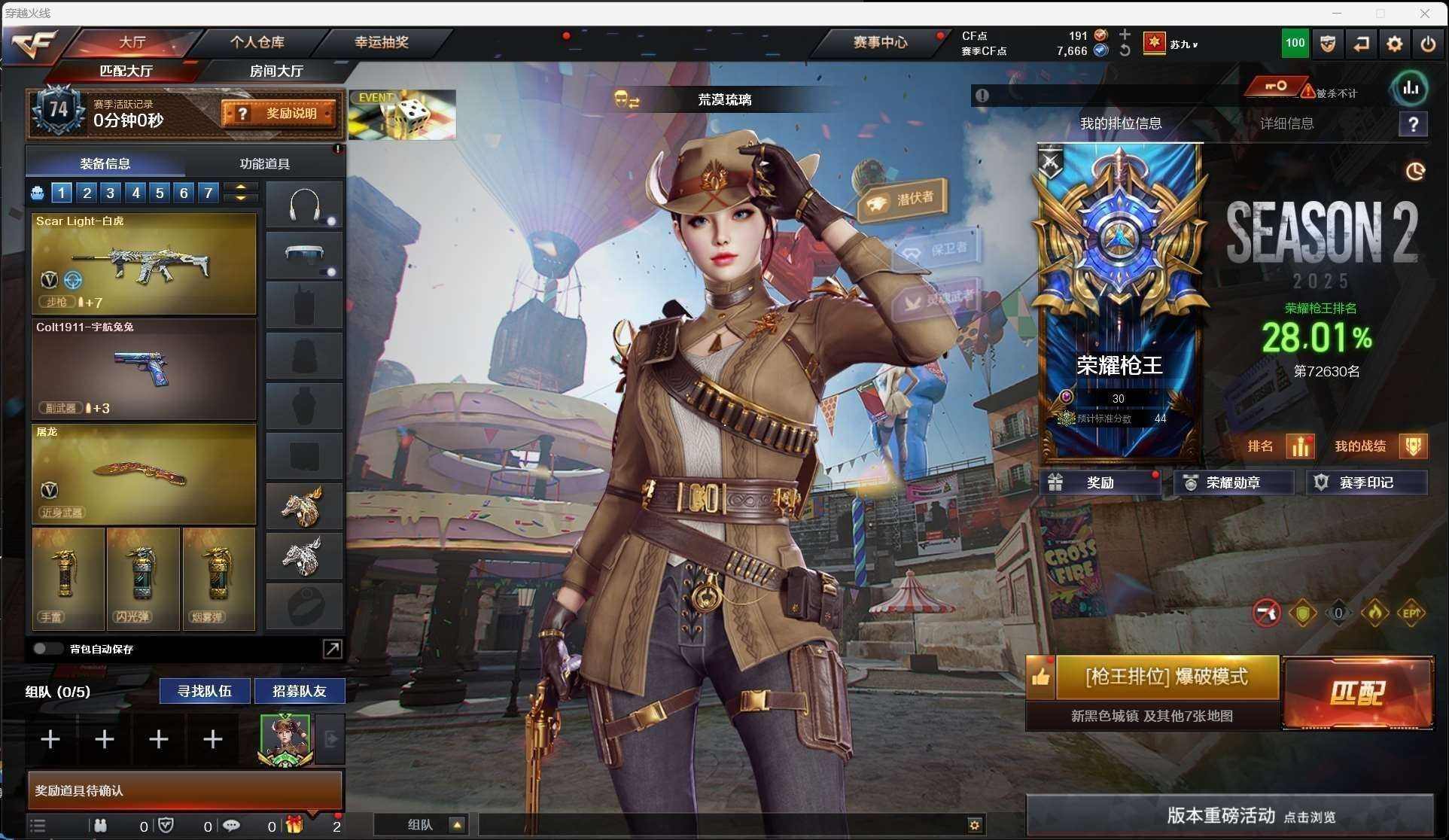Go to the 幸运抽奖 lucky draw tab
This screenshot has width=1449, height=840.
[x=382, y=42]
